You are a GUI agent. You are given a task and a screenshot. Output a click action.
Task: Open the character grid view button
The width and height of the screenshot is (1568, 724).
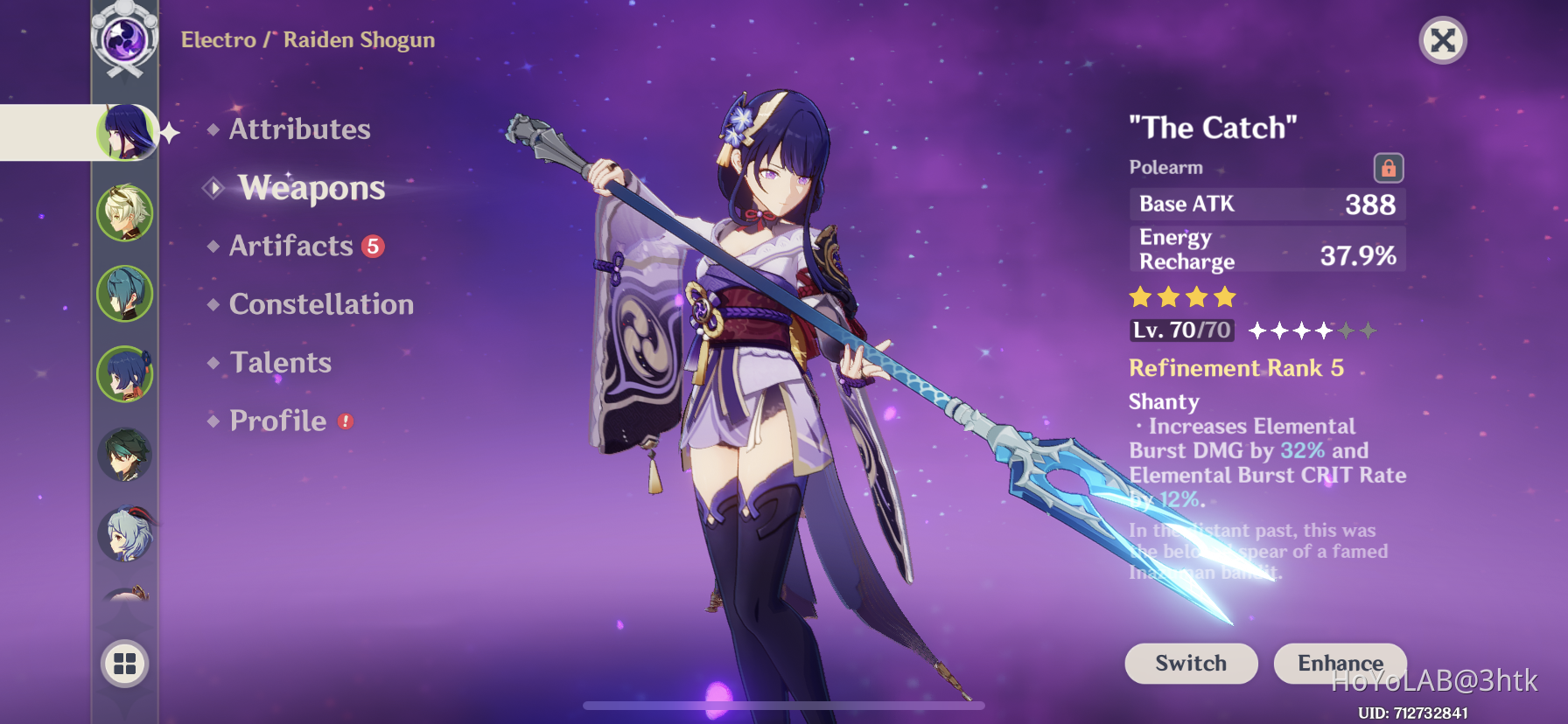pos(125,664)
